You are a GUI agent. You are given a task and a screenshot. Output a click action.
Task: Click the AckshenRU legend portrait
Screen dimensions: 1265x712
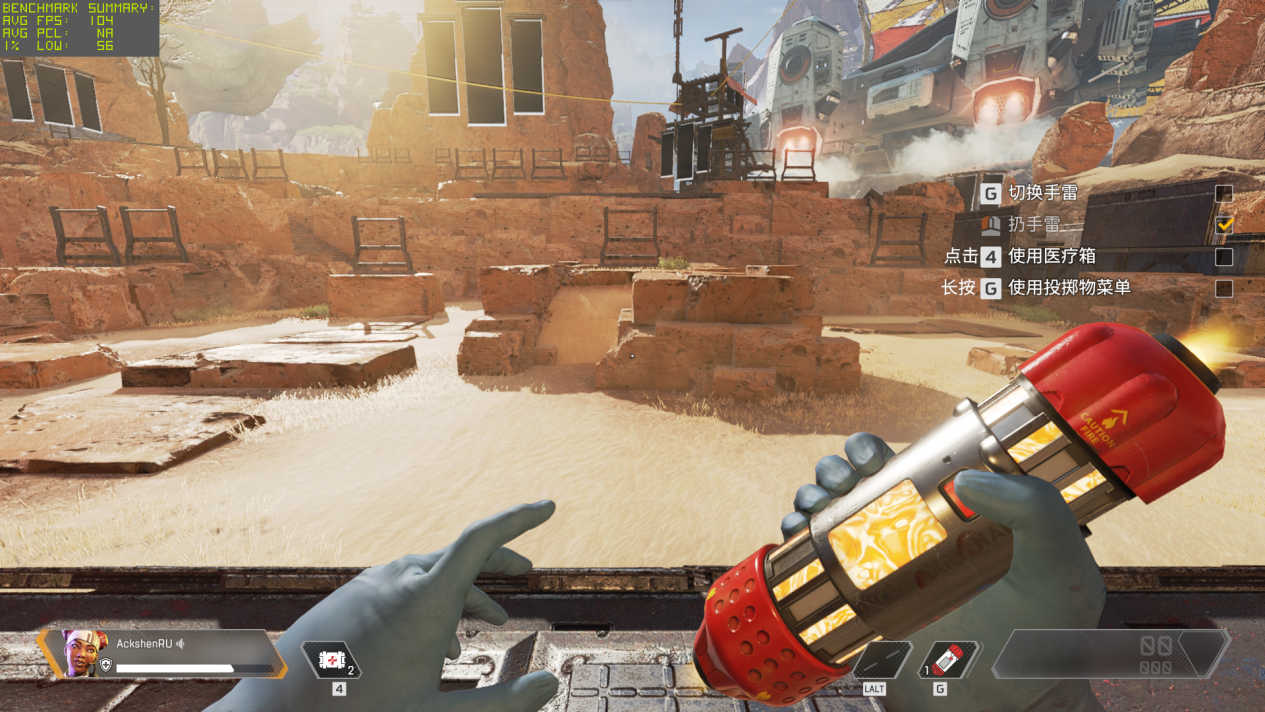84,652
